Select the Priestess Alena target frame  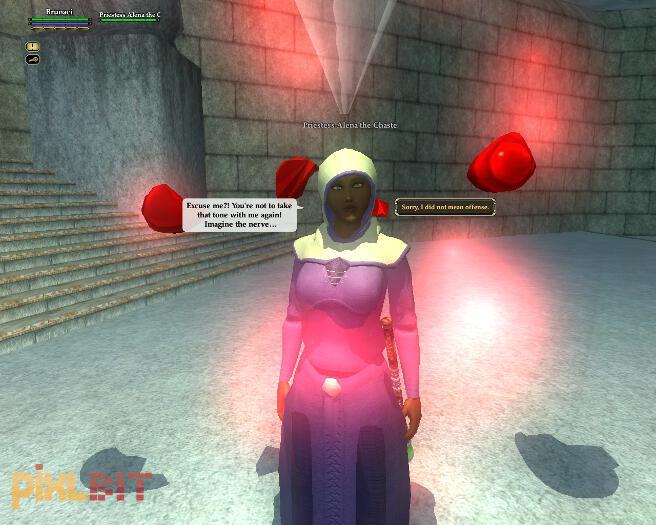(x=129, y=17)
